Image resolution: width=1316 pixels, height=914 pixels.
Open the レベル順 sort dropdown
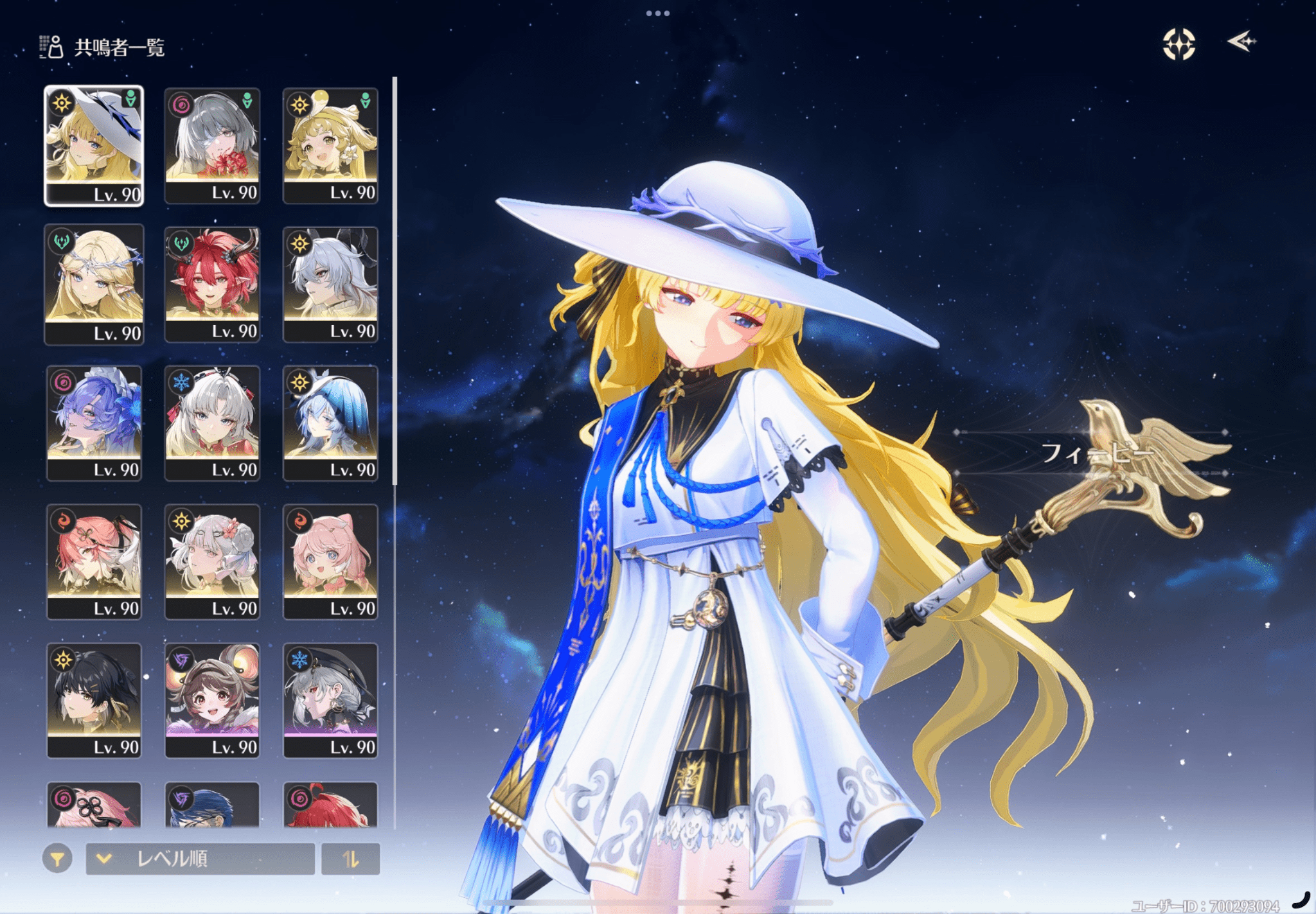200,859
